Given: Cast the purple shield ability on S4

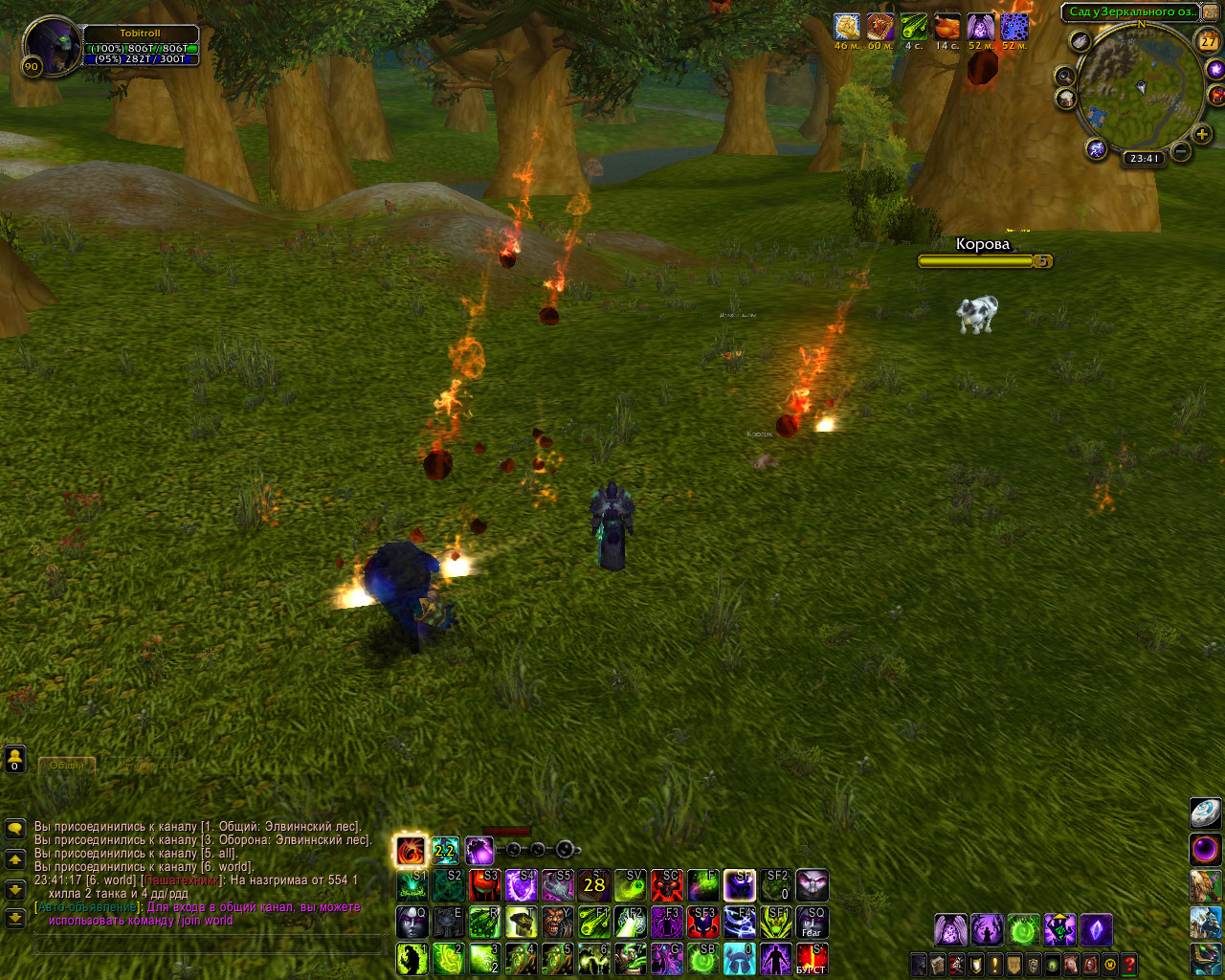Looking at the screenshot, I should [x=522, y=885].
